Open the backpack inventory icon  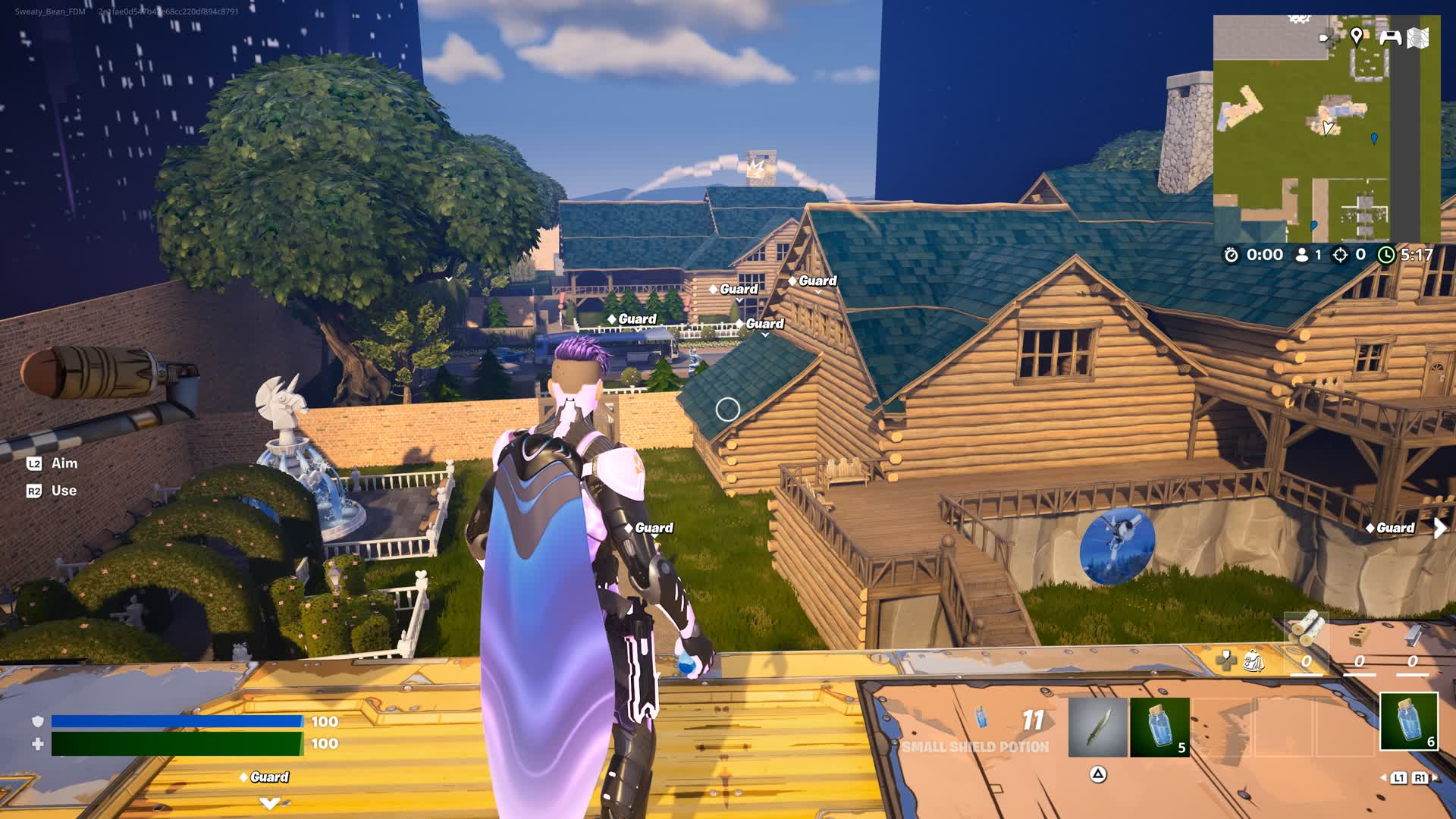[x=1254, y=661]
